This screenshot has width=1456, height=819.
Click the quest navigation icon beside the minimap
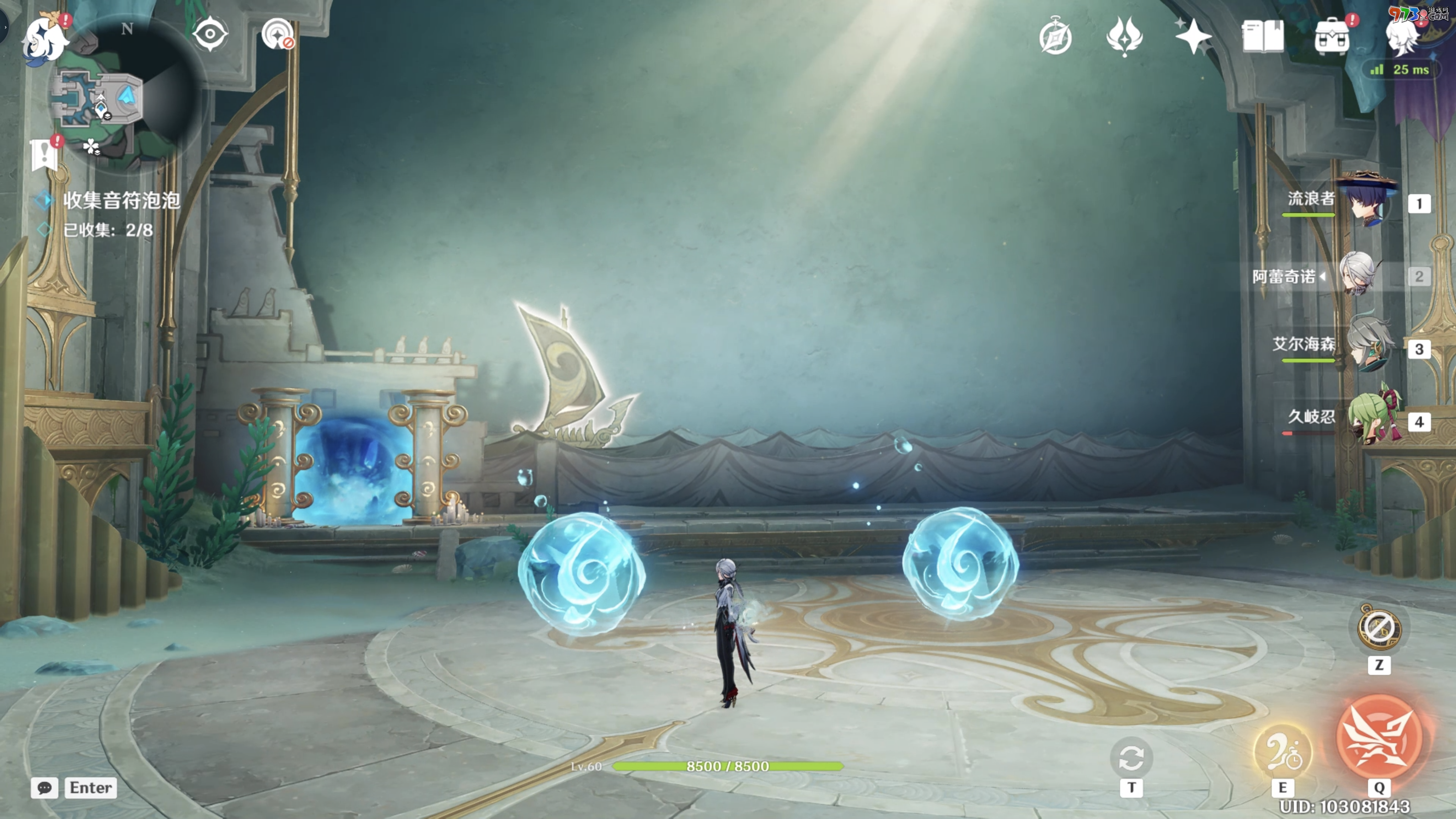coord(278,34)
